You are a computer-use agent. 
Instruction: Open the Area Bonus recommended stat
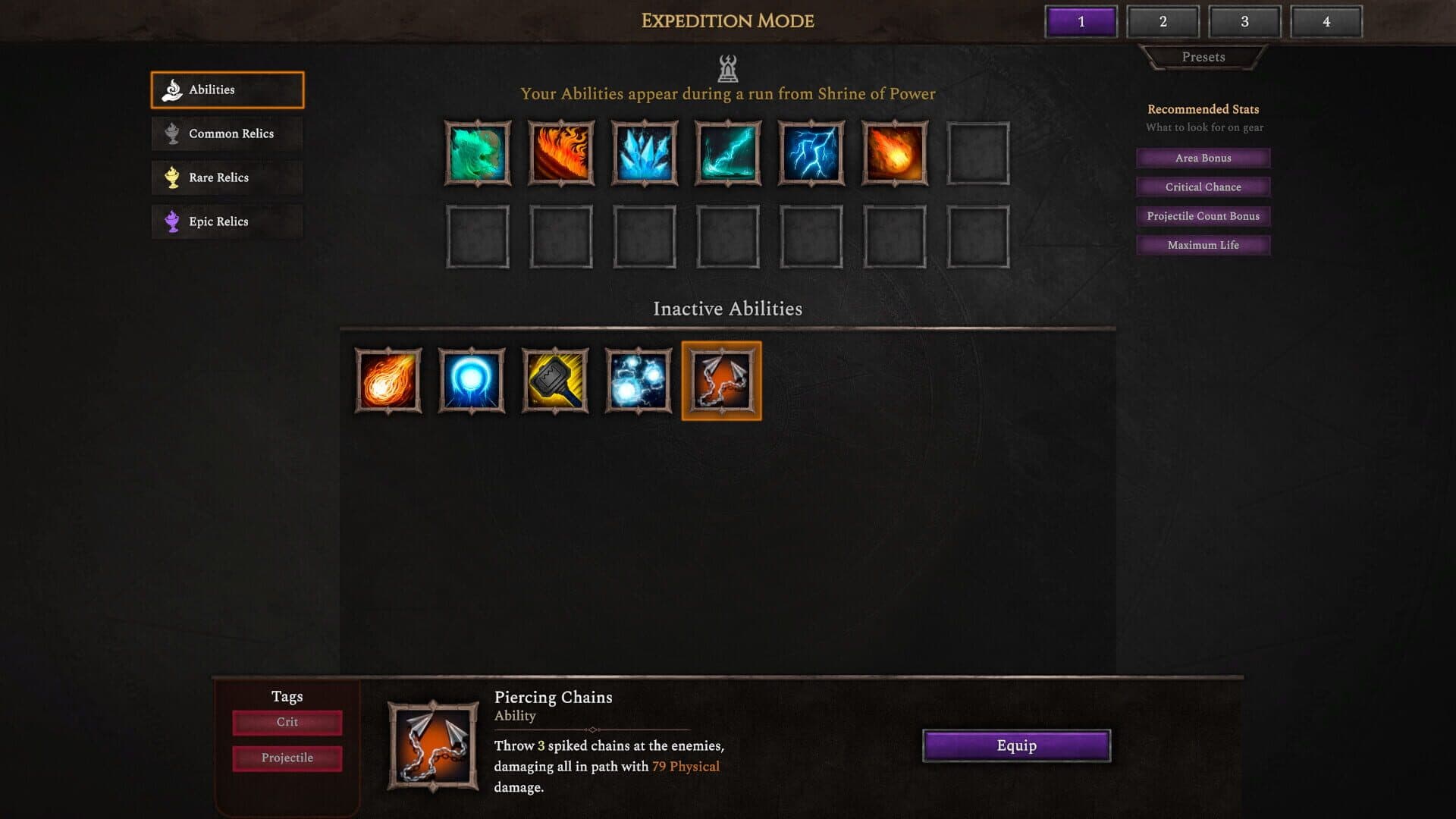(x=1203, y=158)
